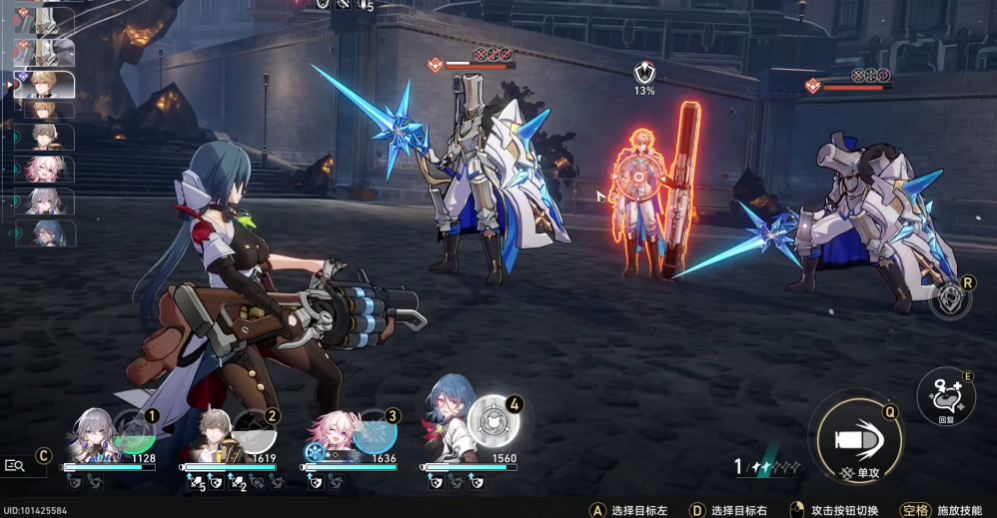Use the 单攻 basic attack button
997x518 pixels.
(857, 437)
